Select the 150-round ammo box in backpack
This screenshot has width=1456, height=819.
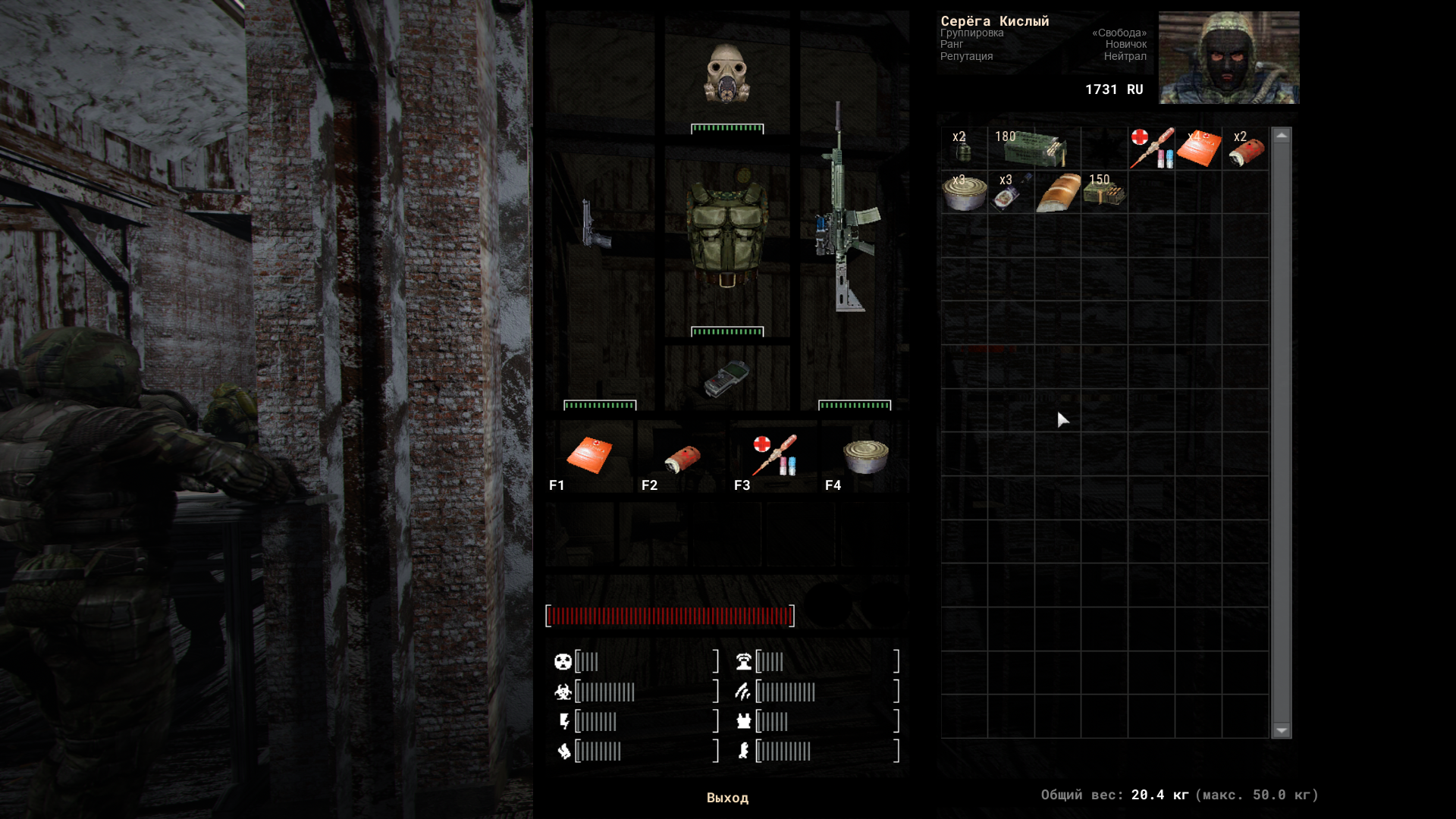tap(1104, 193)
